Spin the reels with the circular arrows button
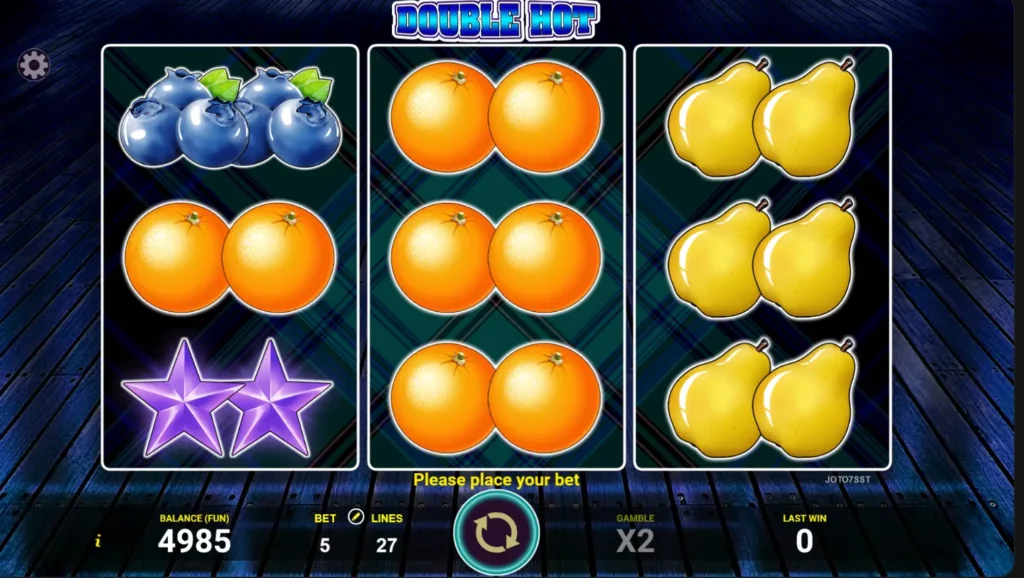 [x=496, y=533]
